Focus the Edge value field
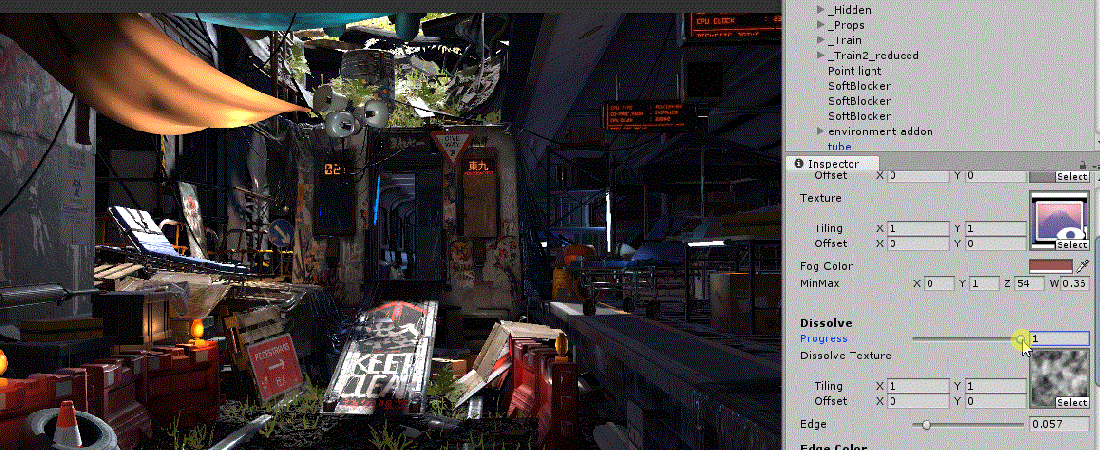Screen dimensions: 1100x450 point(1060,424)
